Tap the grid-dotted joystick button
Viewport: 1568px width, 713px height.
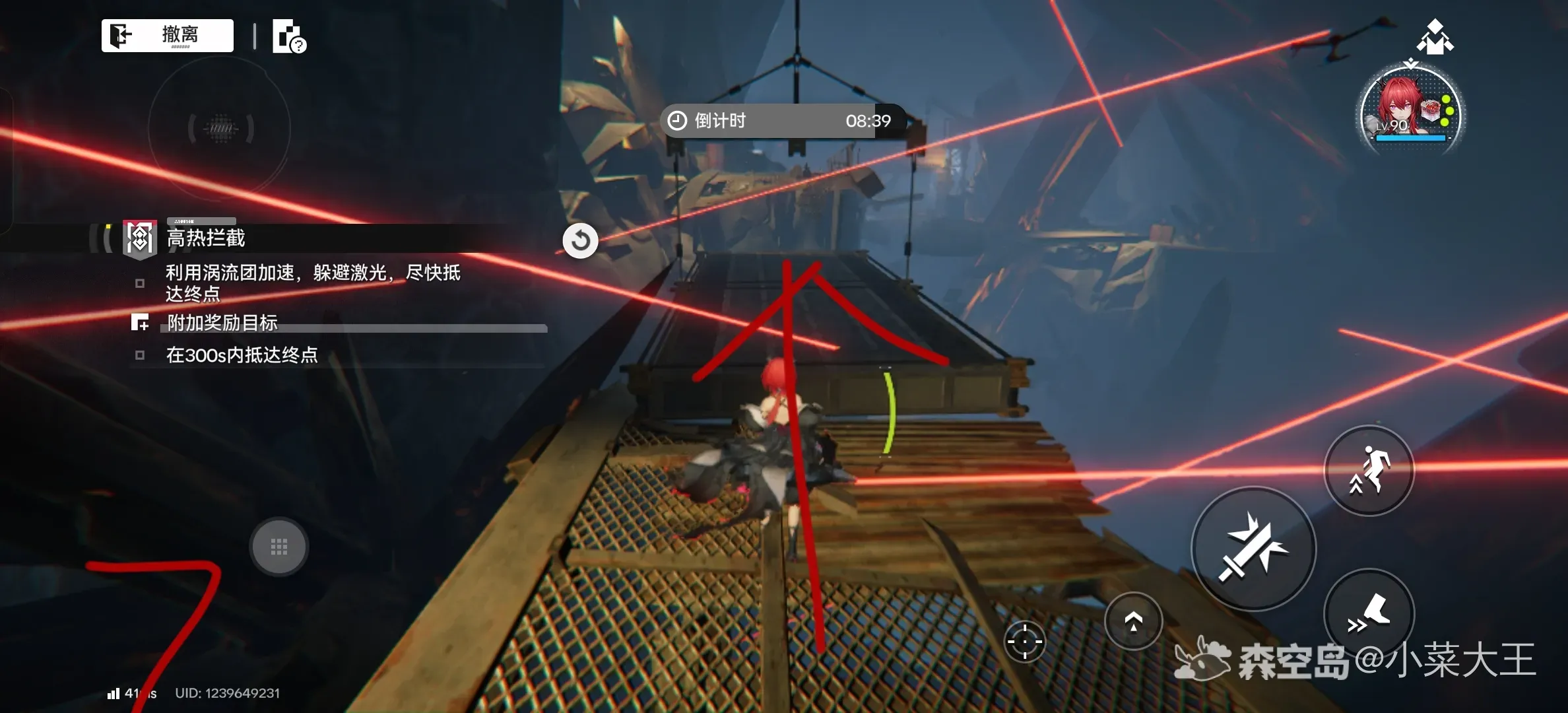click(278, 546)
